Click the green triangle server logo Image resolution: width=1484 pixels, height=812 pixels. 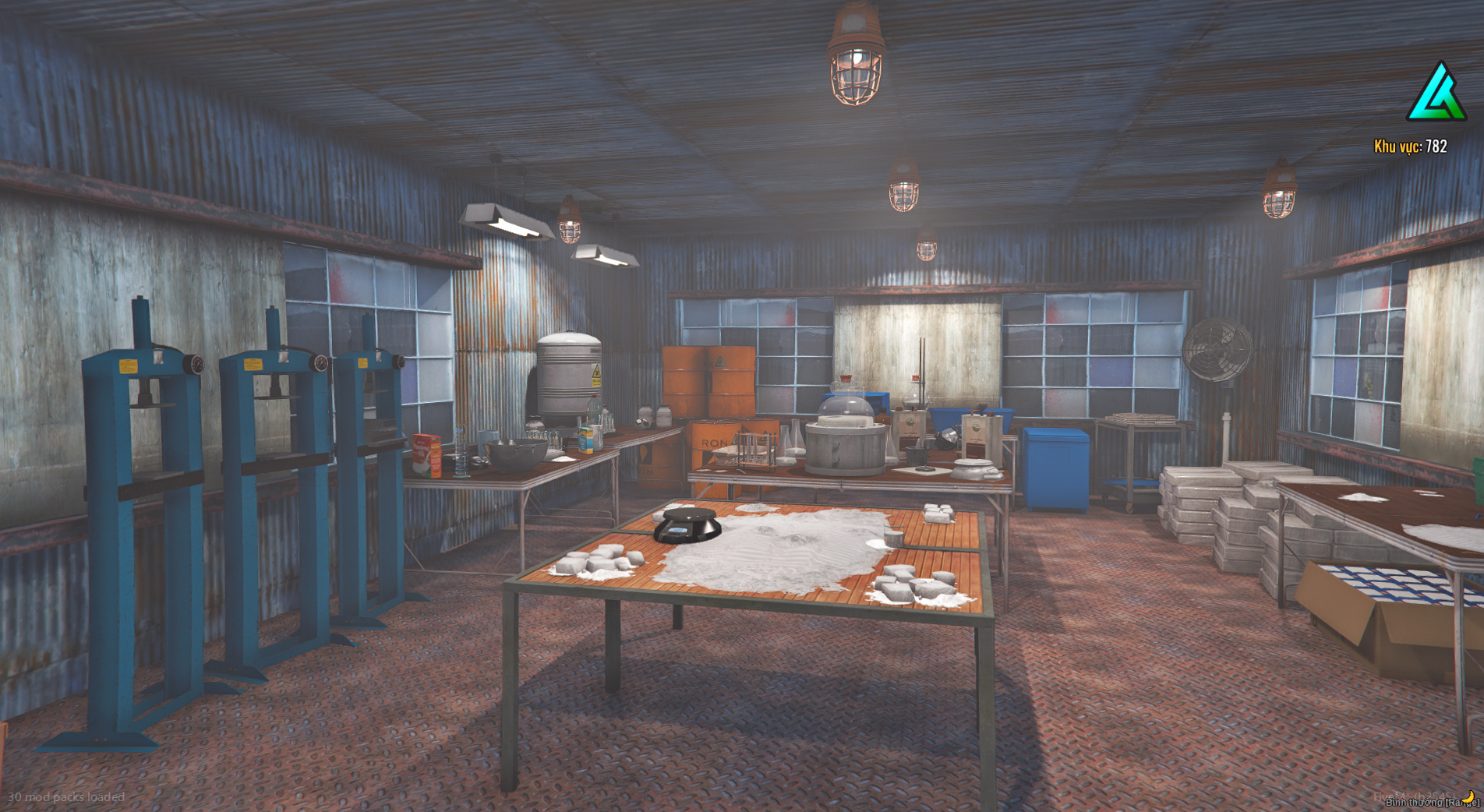click(x=1436, y=94)
